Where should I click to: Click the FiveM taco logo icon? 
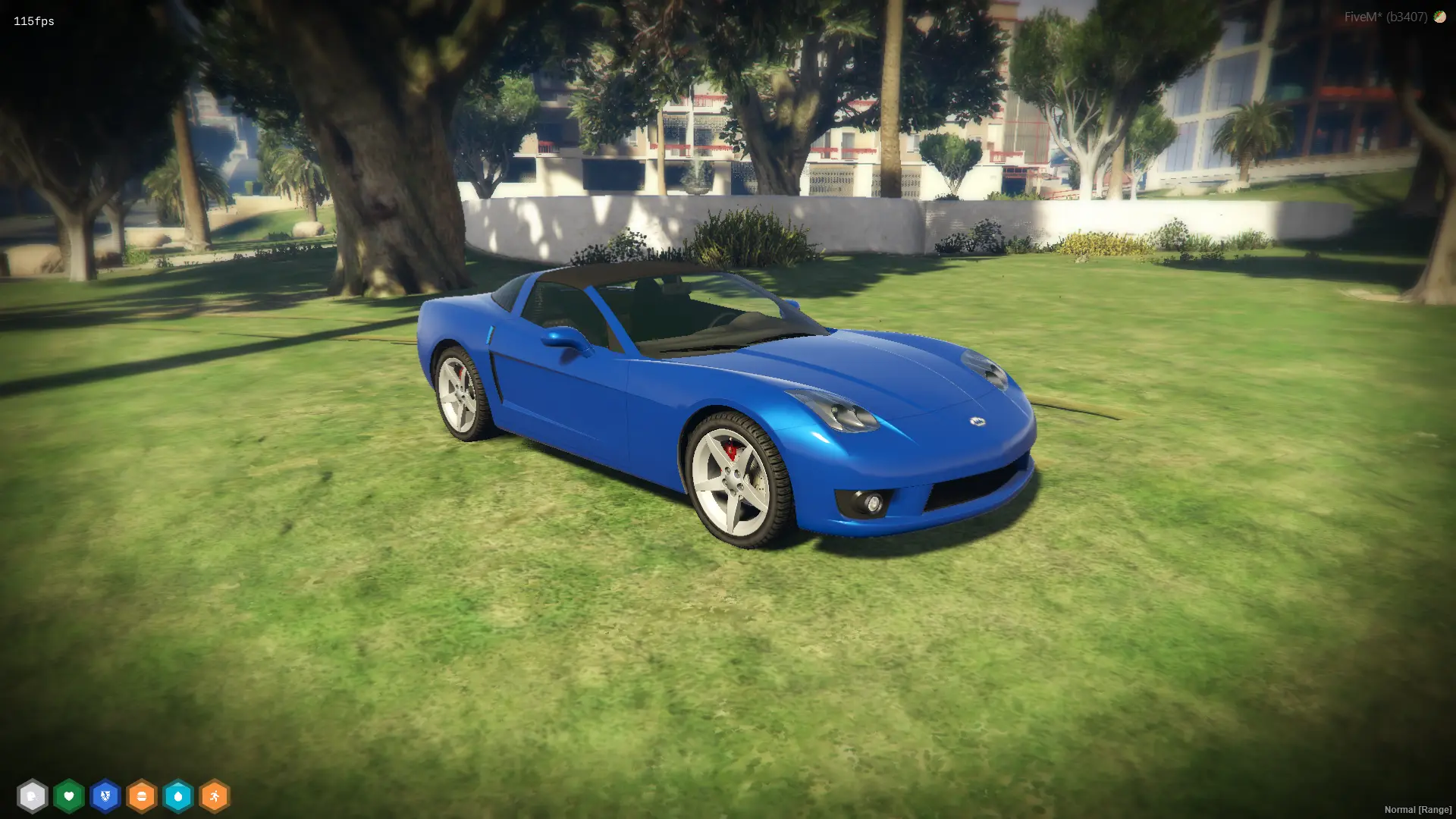(1439, 17)
